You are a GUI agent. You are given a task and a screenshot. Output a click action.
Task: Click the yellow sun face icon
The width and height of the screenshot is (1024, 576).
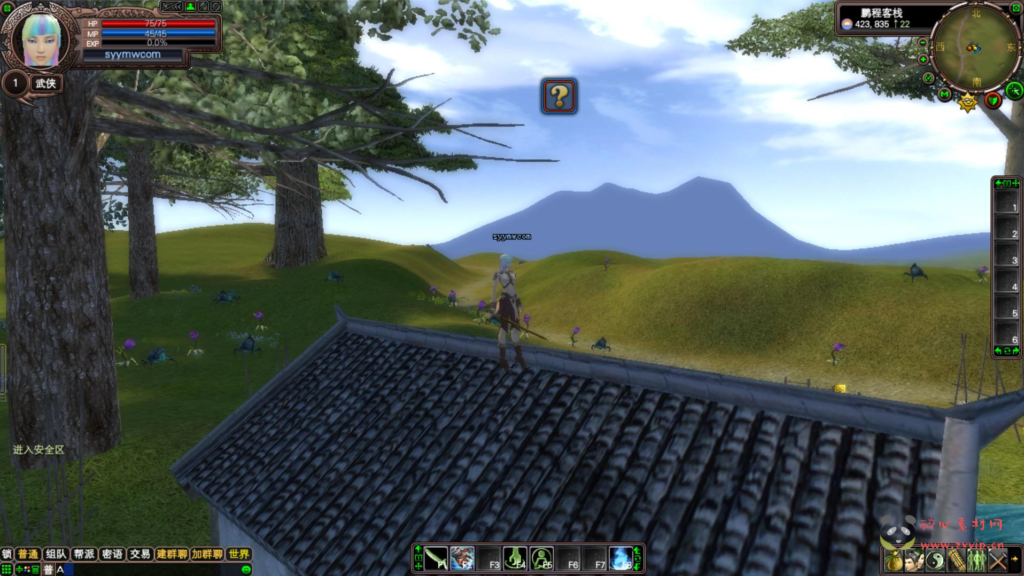click(x=967, y=102)
